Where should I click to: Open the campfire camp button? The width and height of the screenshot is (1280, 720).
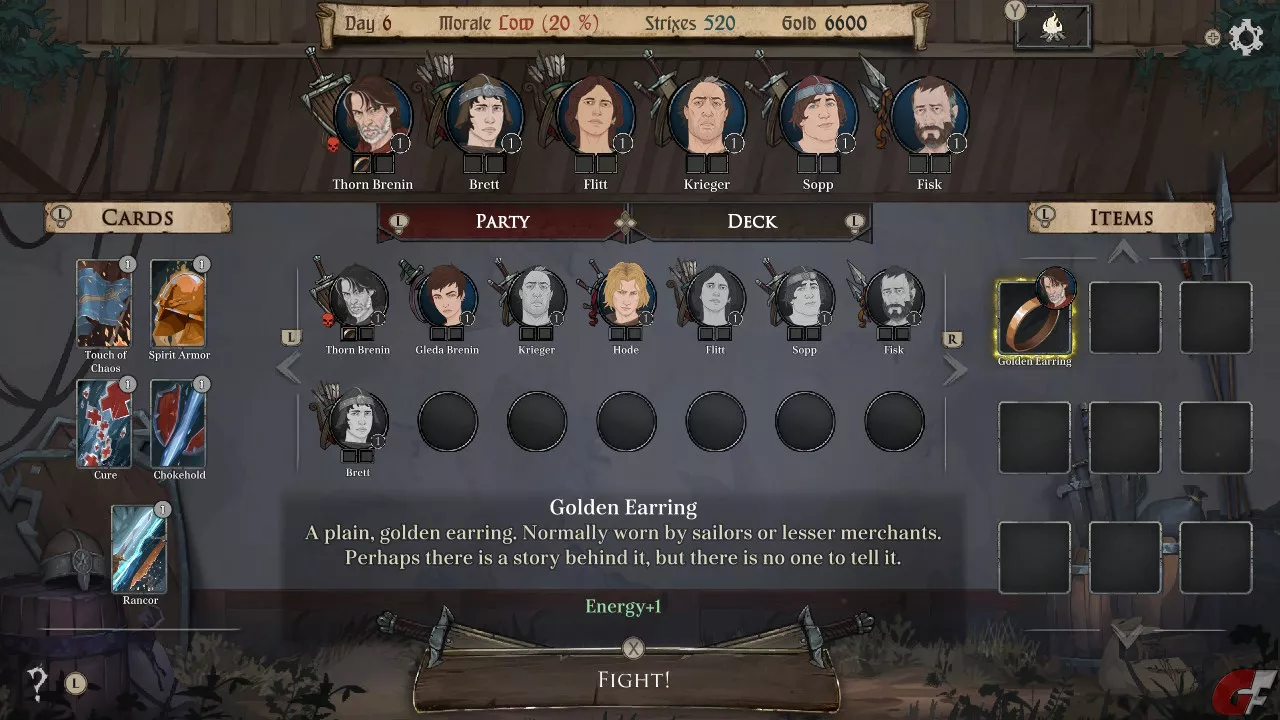pos(1052,28)
